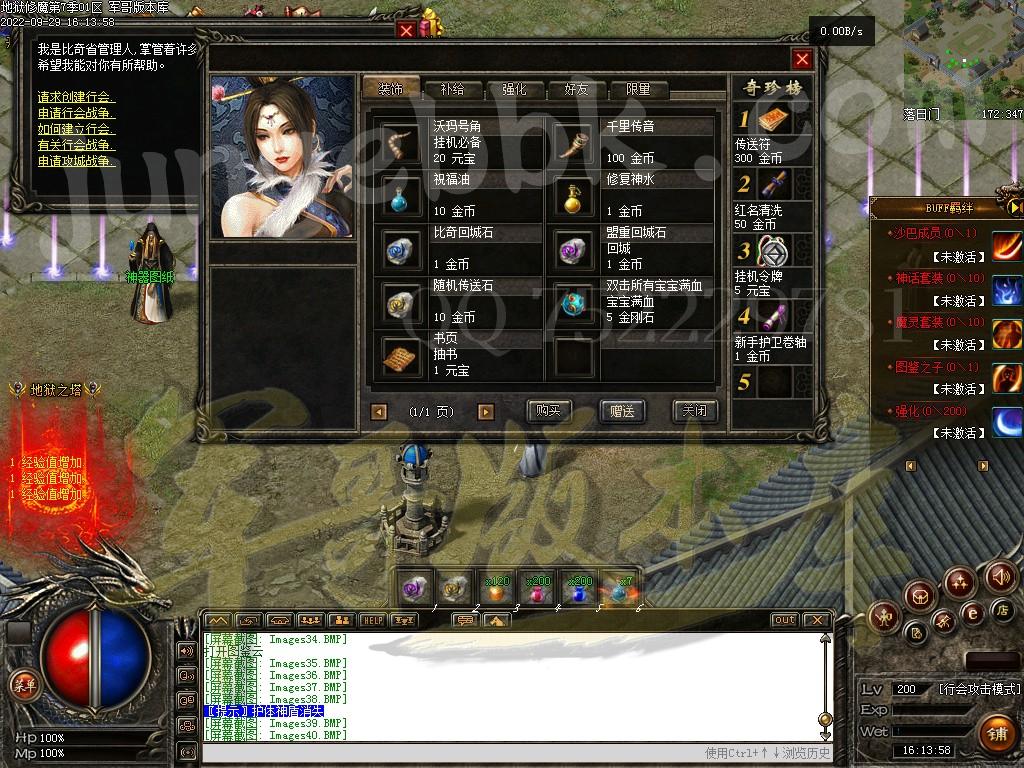Image resolution: width=1024 pixels, height=768 pixels.
Task: Close the shop window with the red X
Action: 802,58
